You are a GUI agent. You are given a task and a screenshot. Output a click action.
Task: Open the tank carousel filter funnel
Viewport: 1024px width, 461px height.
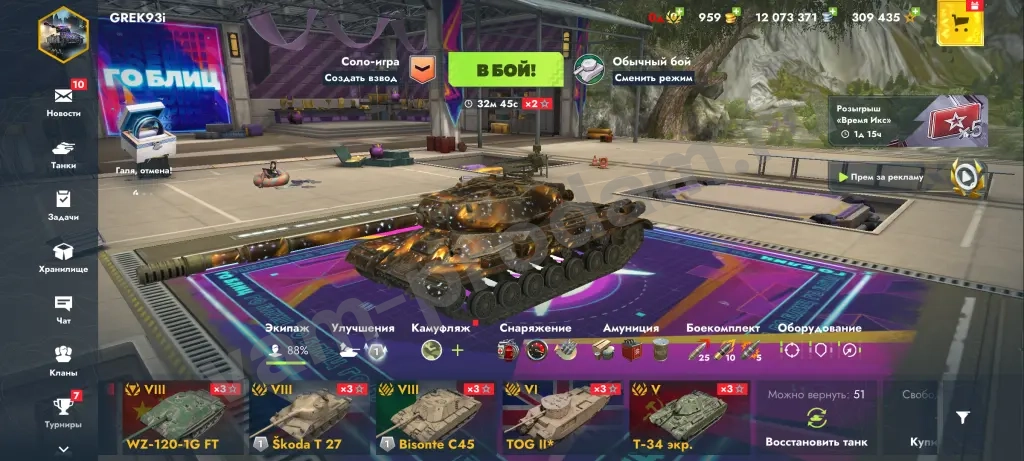click(x=962, y=418)
